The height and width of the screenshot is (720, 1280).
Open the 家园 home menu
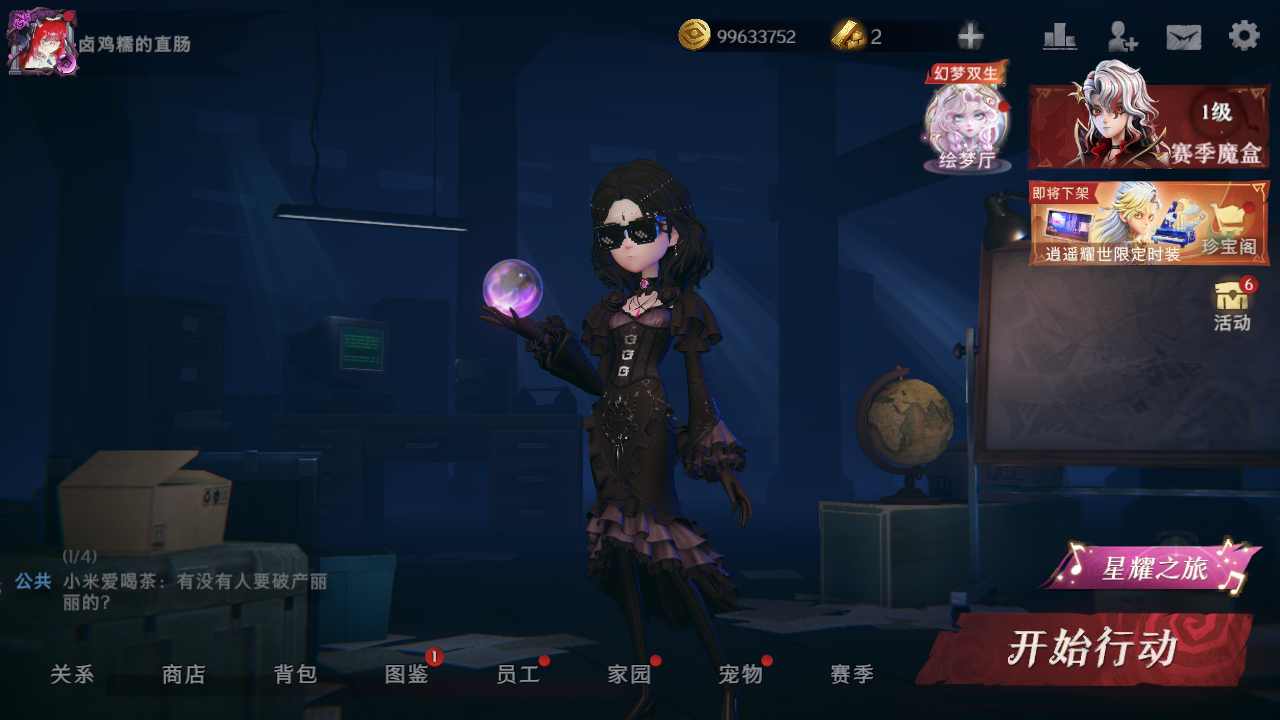(x=630, y=675)
